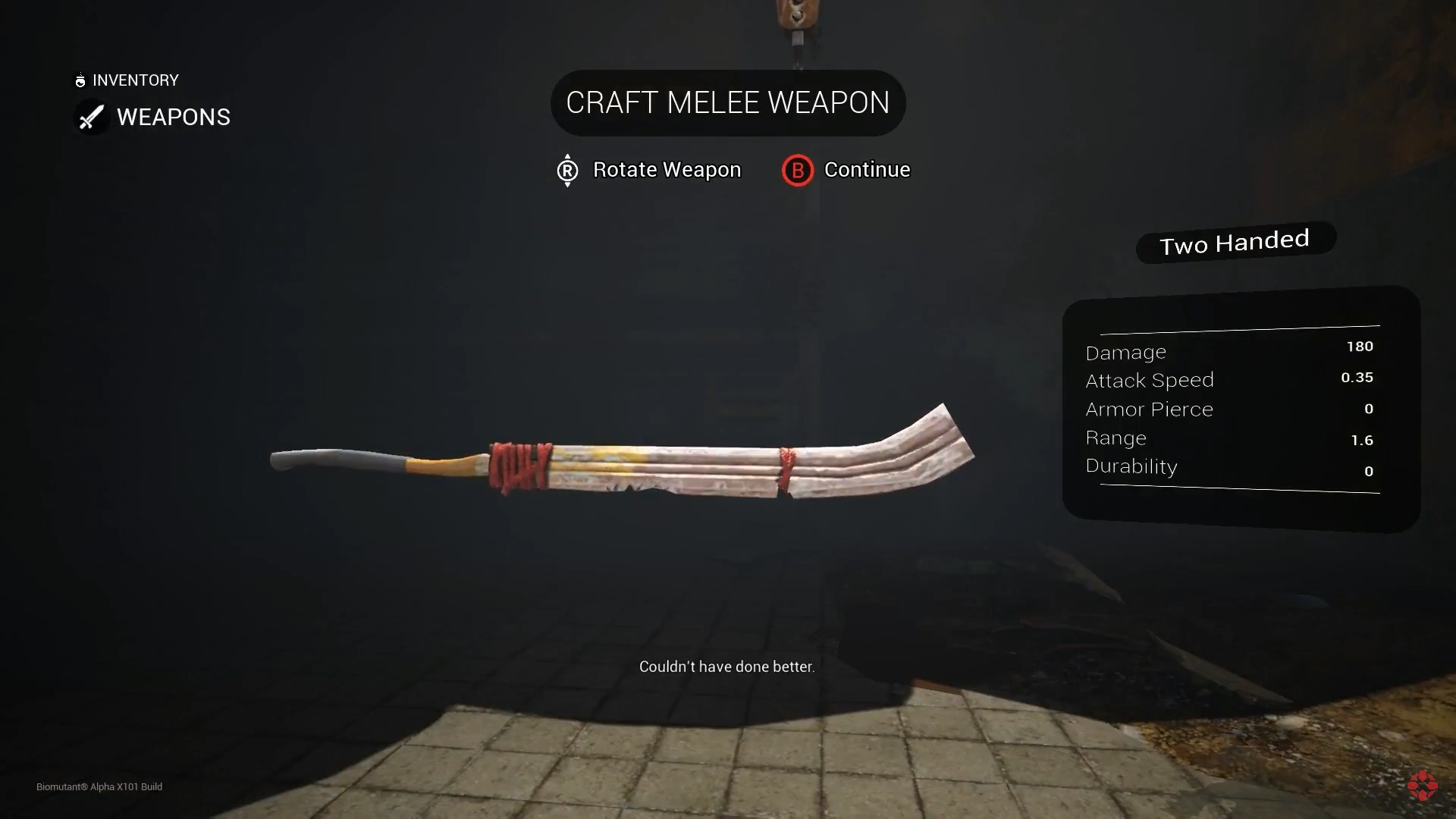Click the Inventory pot icon

[80, 80]
